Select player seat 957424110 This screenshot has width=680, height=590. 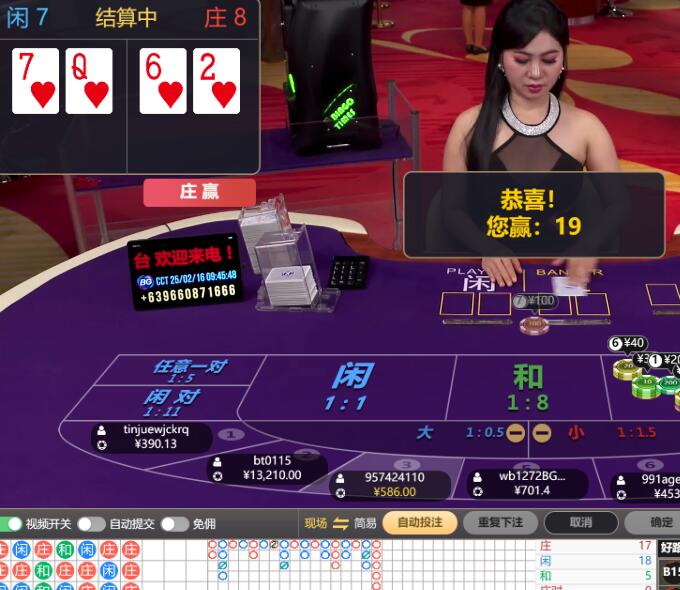pyautogui.click(x=390, y=485)
